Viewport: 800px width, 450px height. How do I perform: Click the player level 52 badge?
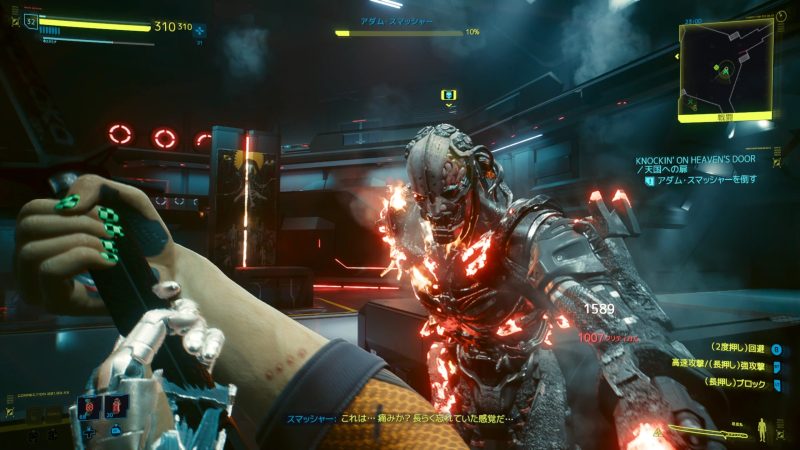tap(30, 21)
